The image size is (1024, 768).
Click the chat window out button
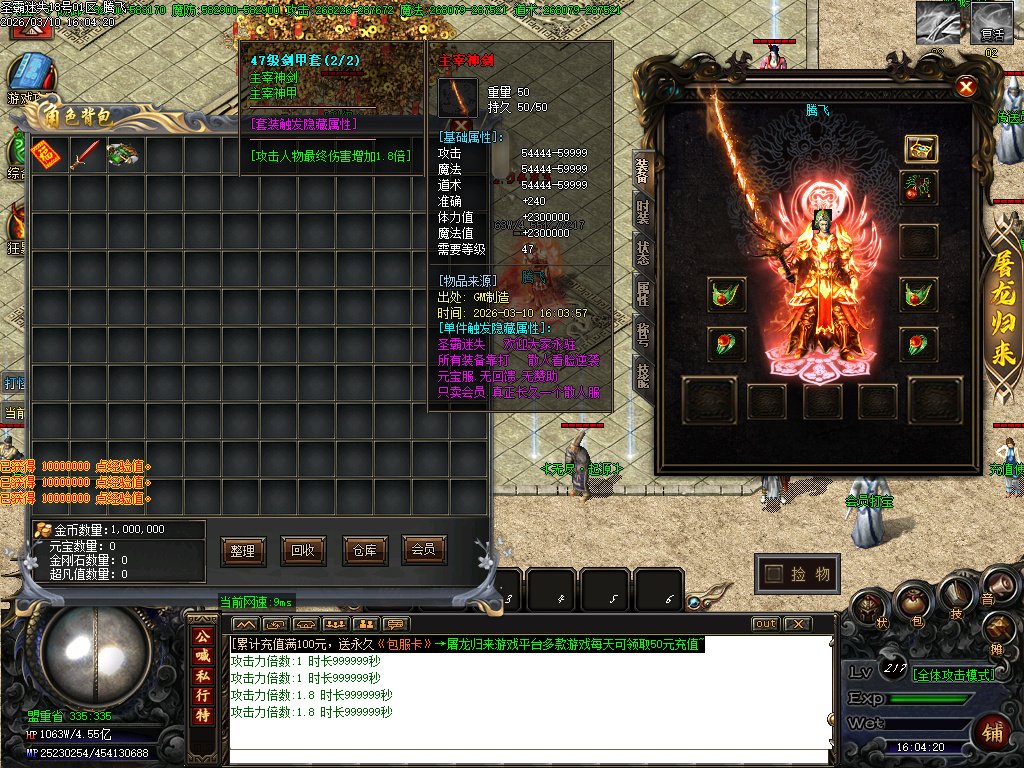pos(765,624)
